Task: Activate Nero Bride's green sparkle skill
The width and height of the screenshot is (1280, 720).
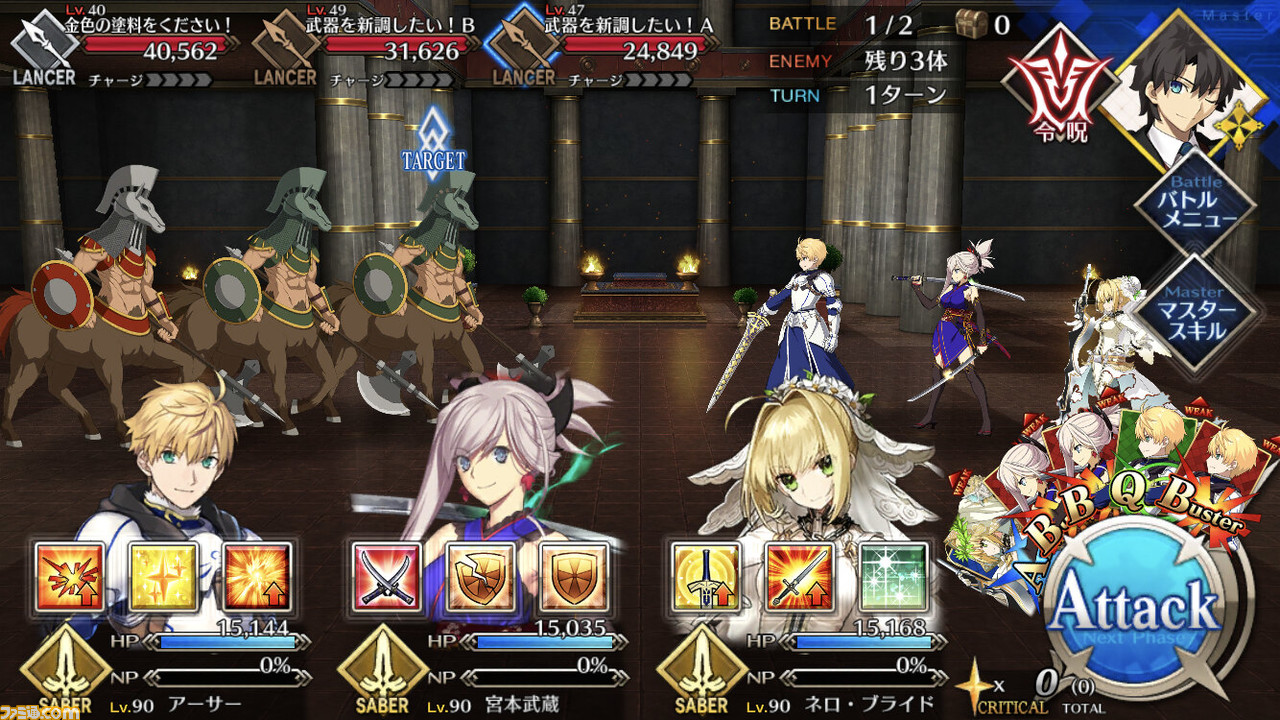Action: [893, 578]
